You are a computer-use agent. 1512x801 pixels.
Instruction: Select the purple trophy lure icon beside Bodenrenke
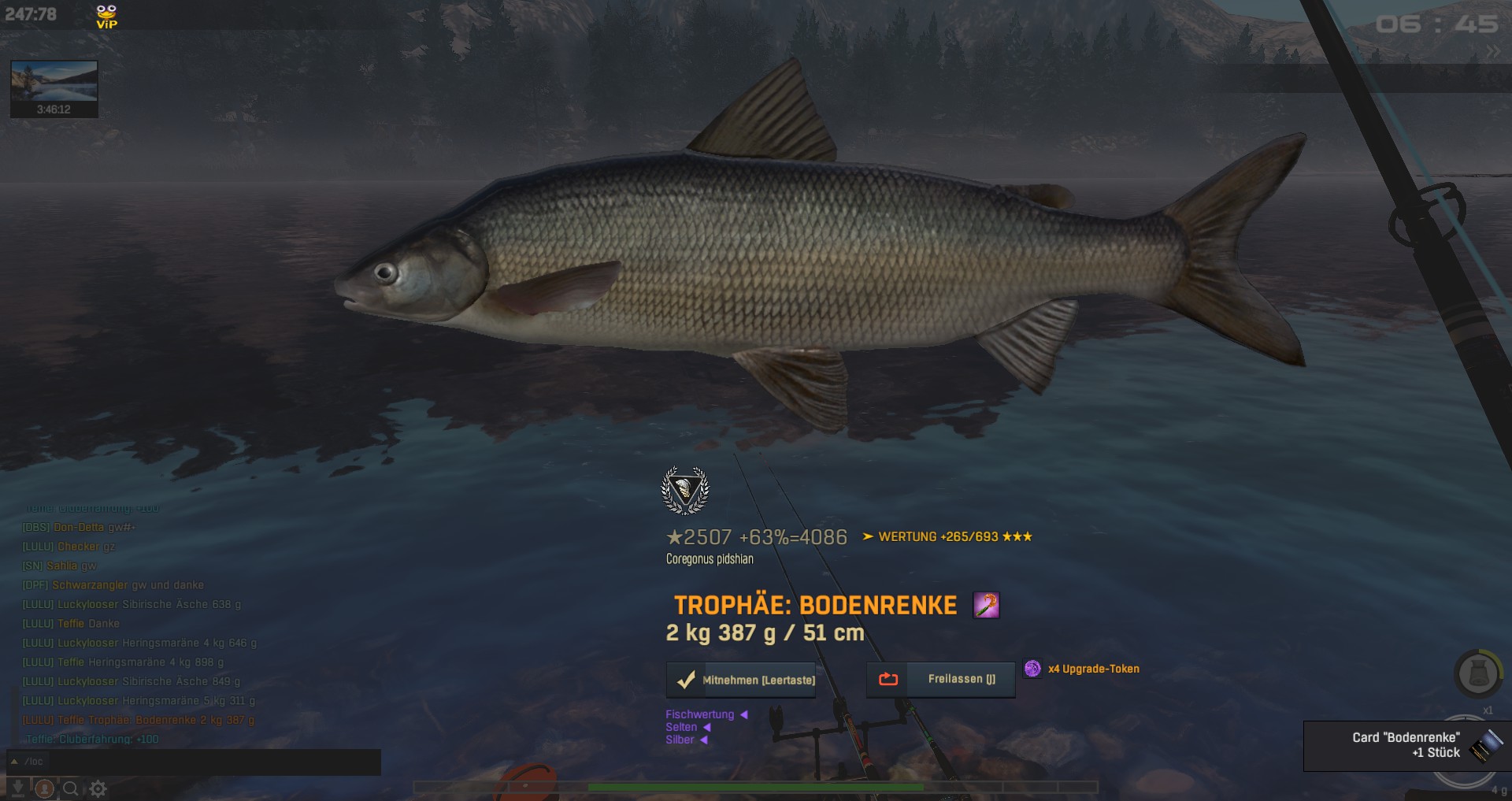tap(986, 605)
